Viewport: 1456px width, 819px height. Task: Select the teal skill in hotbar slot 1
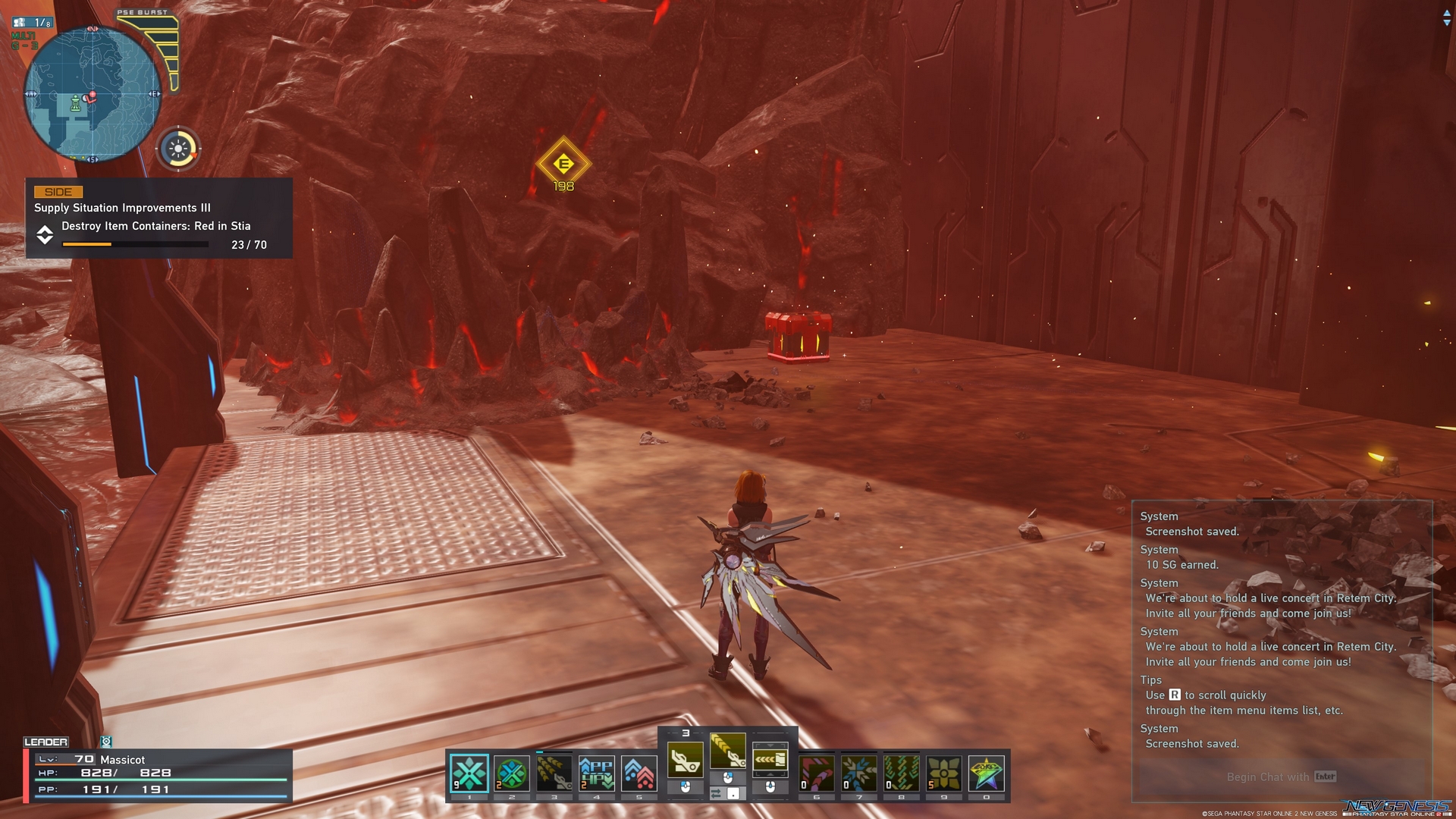click(x=469, y=774)
